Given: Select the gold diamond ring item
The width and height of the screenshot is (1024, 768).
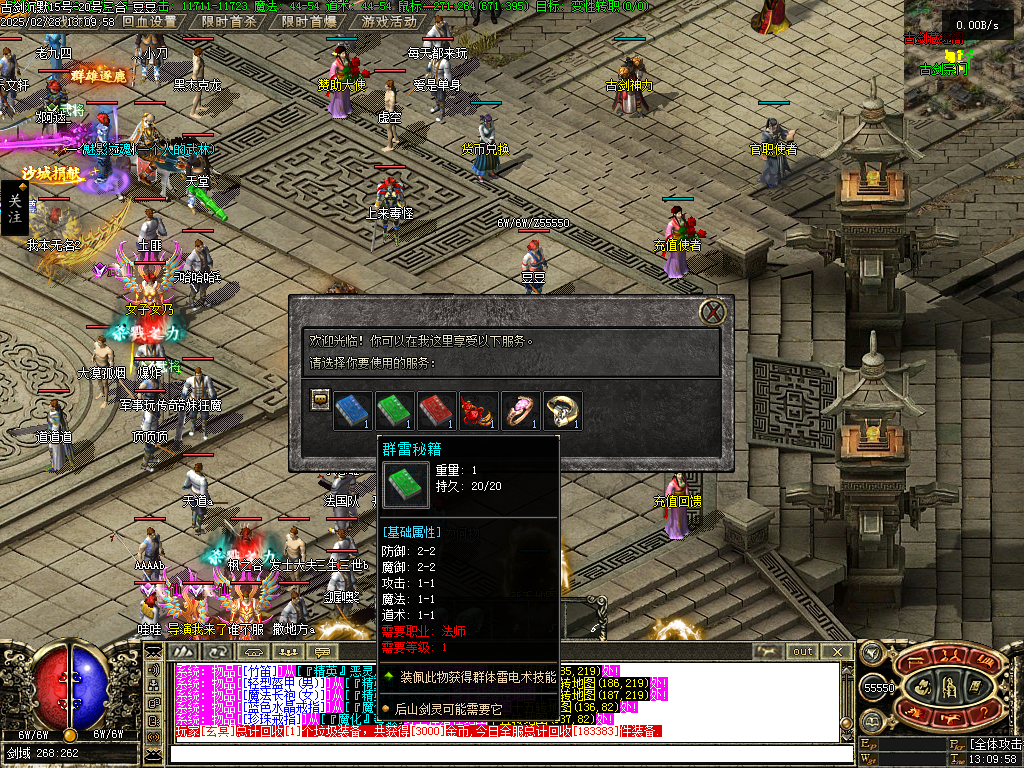Looking at the screenshot, I should coord(562,410).
